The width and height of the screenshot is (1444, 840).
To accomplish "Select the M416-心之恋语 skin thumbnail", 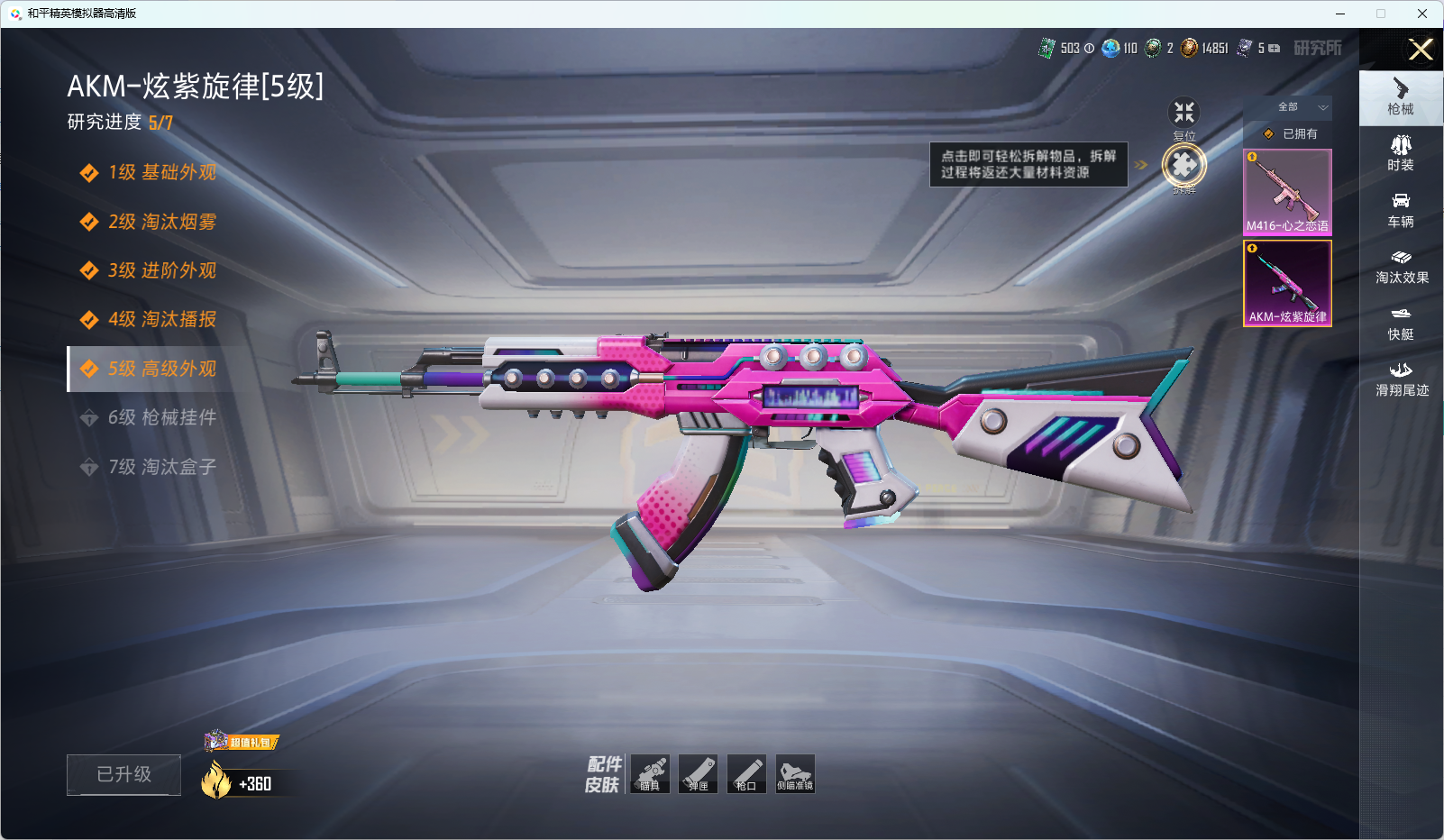I will coord(1287,192).
